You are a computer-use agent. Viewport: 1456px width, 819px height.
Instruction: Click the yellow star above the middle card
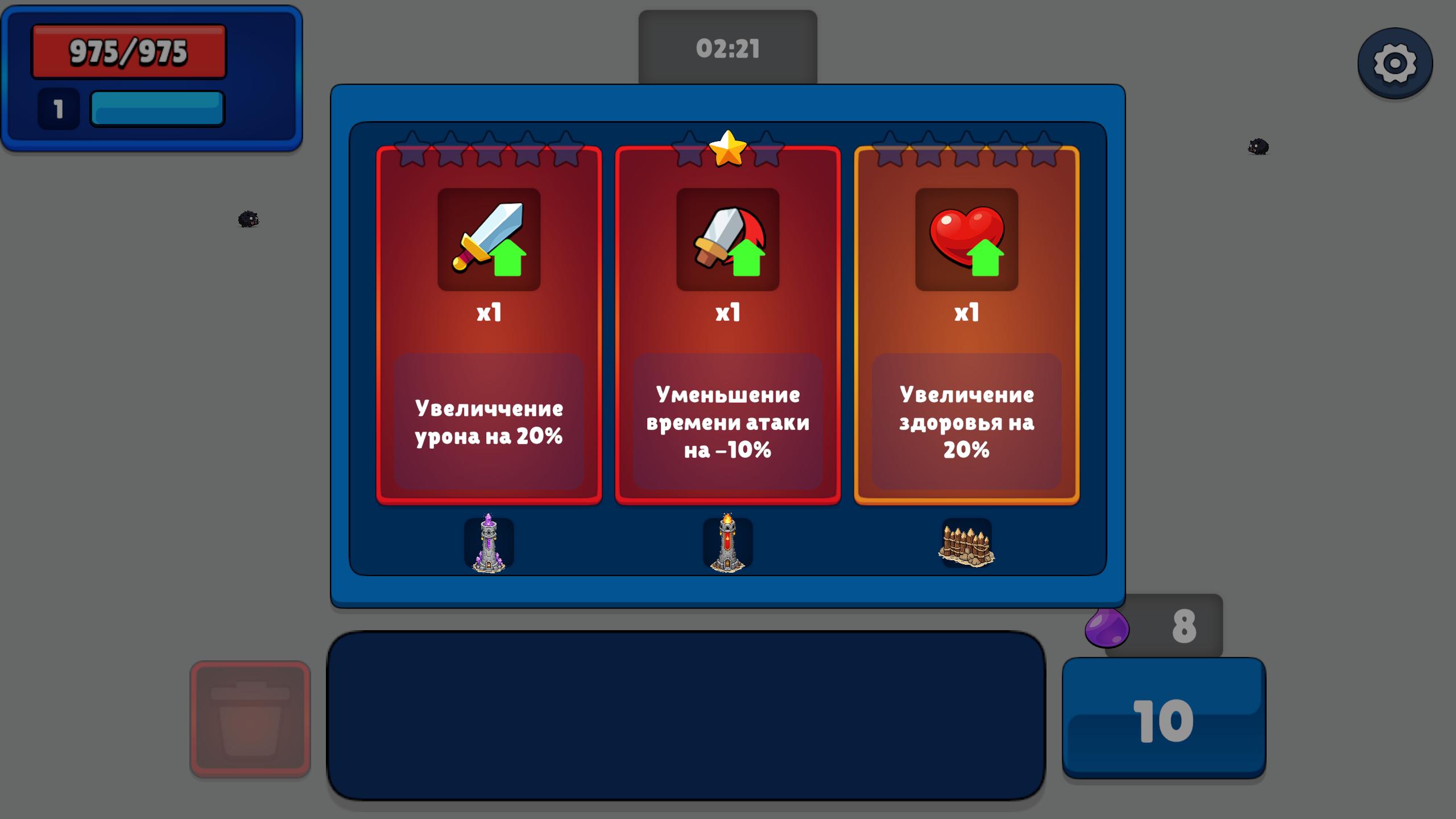(728, 149)
